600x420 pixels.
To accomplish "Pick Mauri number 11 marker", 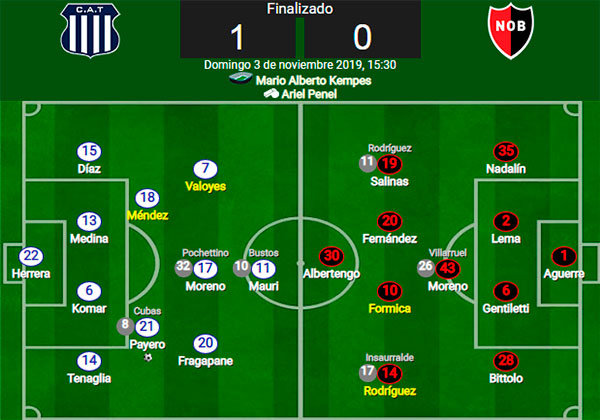I will pyautogui.click(x=264, y=267).
